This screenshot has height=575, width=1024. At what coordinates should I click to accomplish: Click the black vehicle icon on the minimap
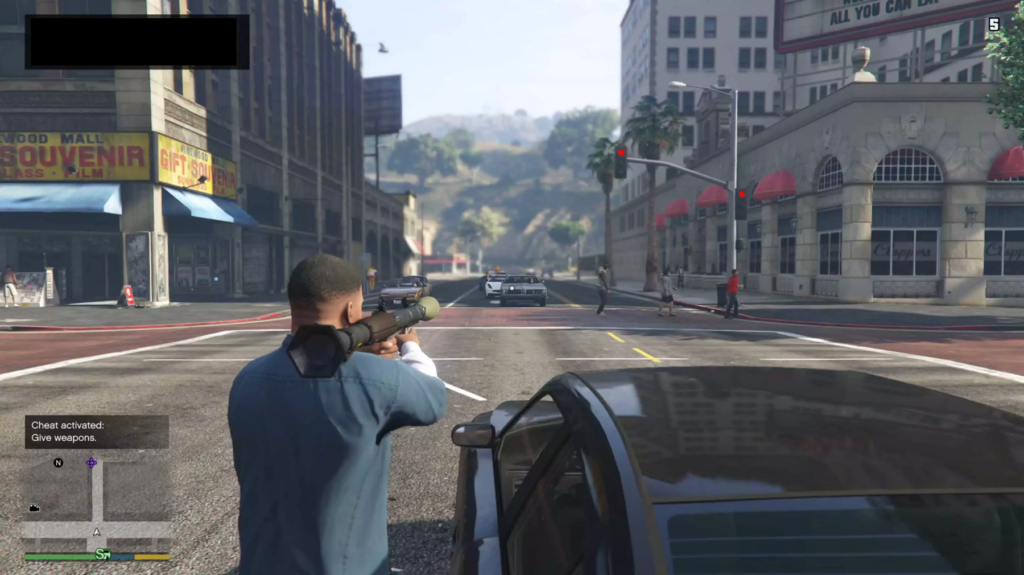pos(34,508)
